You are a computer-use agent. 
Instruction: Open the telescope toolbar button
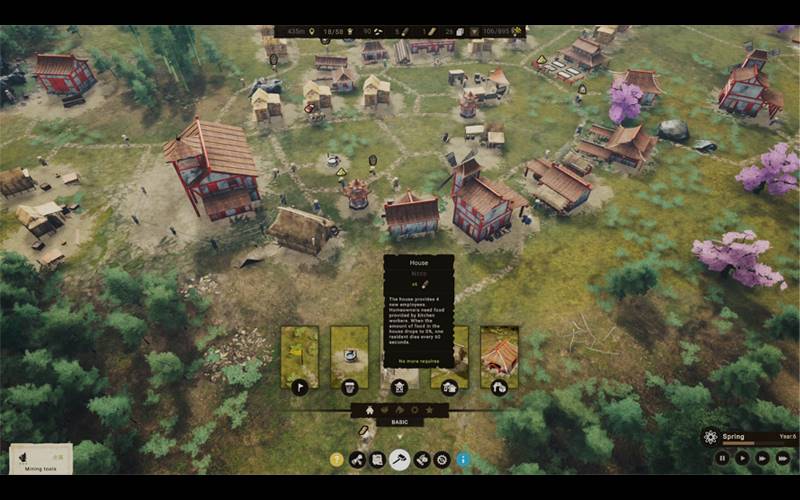[x=358, y=459]
